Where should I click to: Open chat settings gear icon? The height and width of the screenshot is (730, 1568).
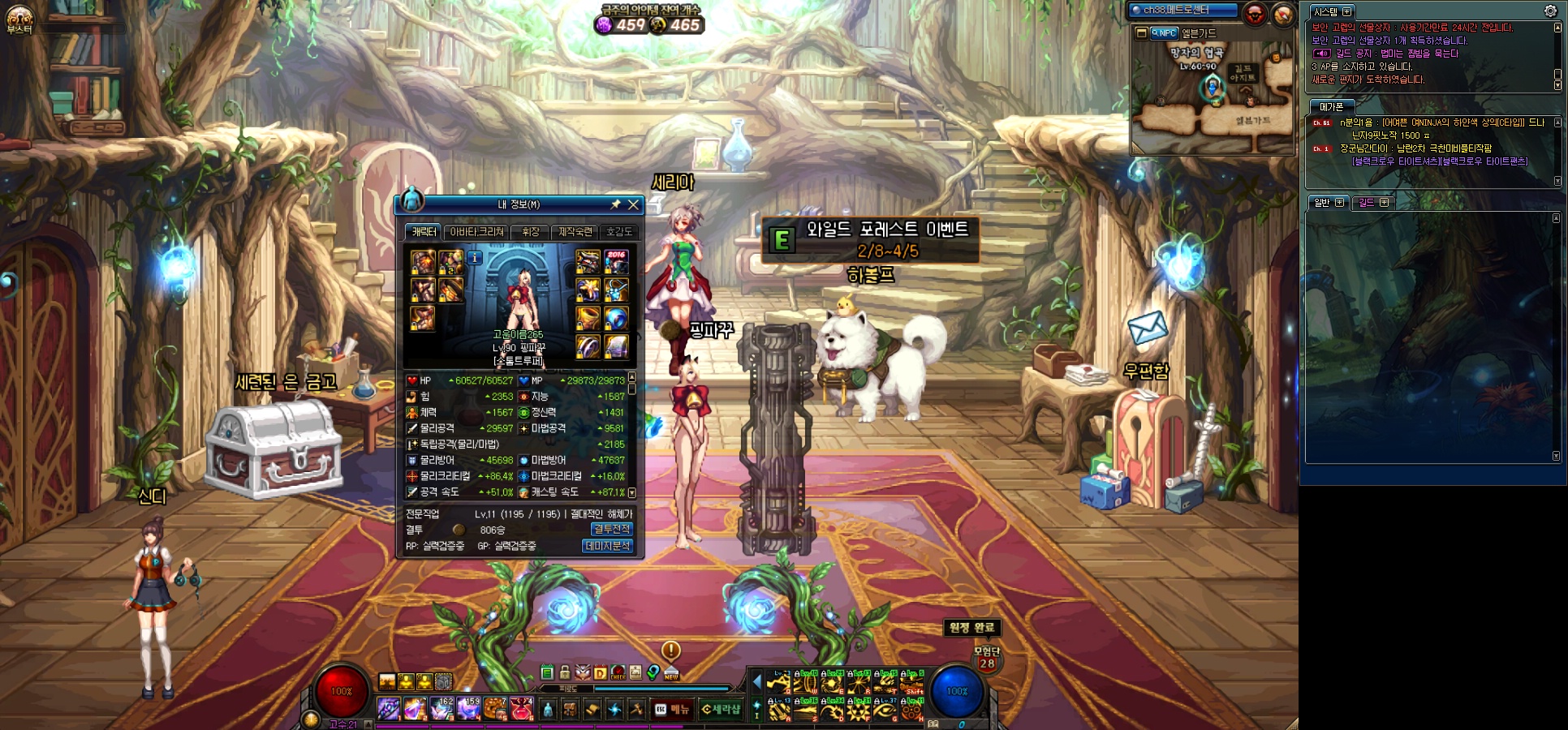(1550, 11)
